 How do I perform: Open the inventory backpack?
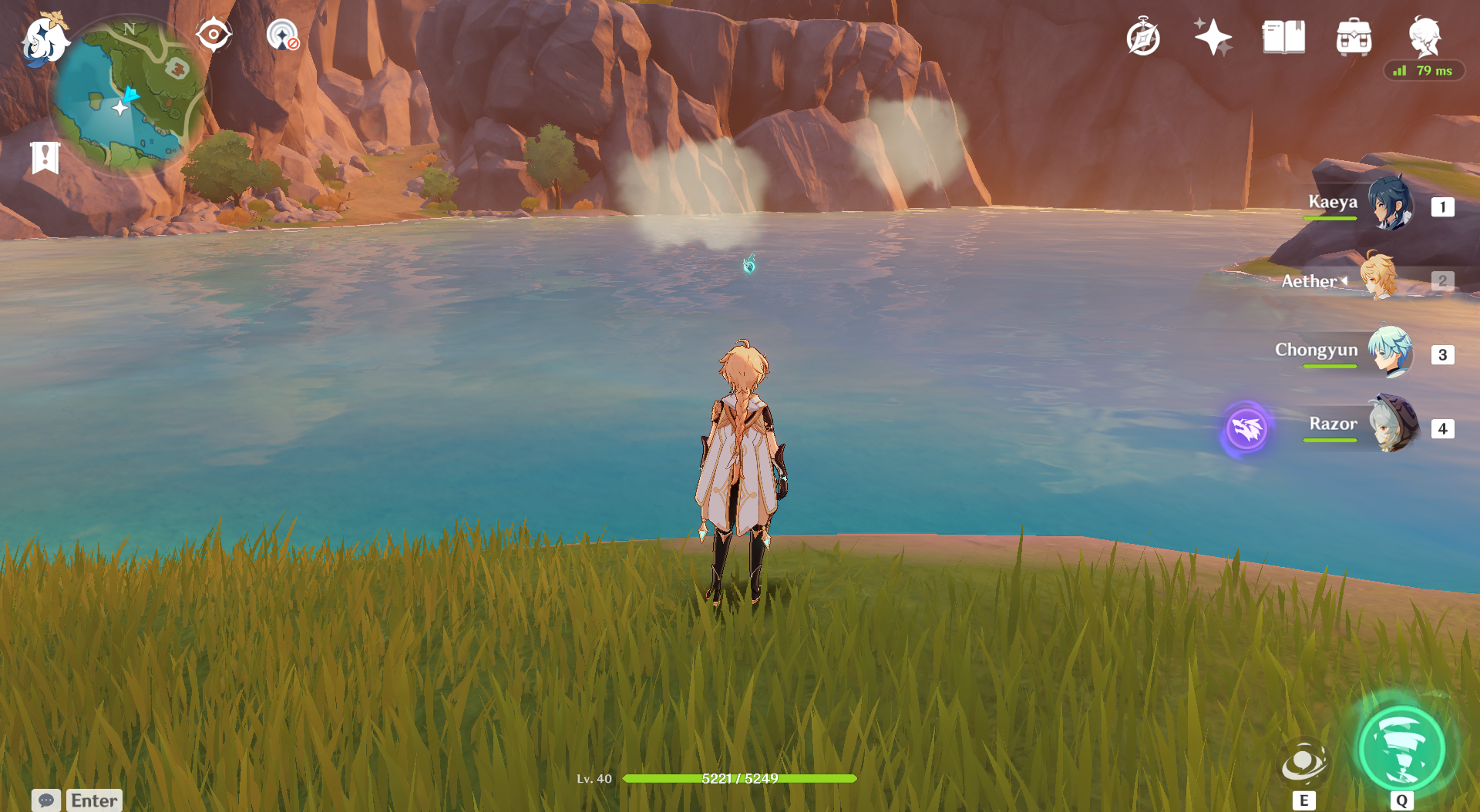(1354, 37)
